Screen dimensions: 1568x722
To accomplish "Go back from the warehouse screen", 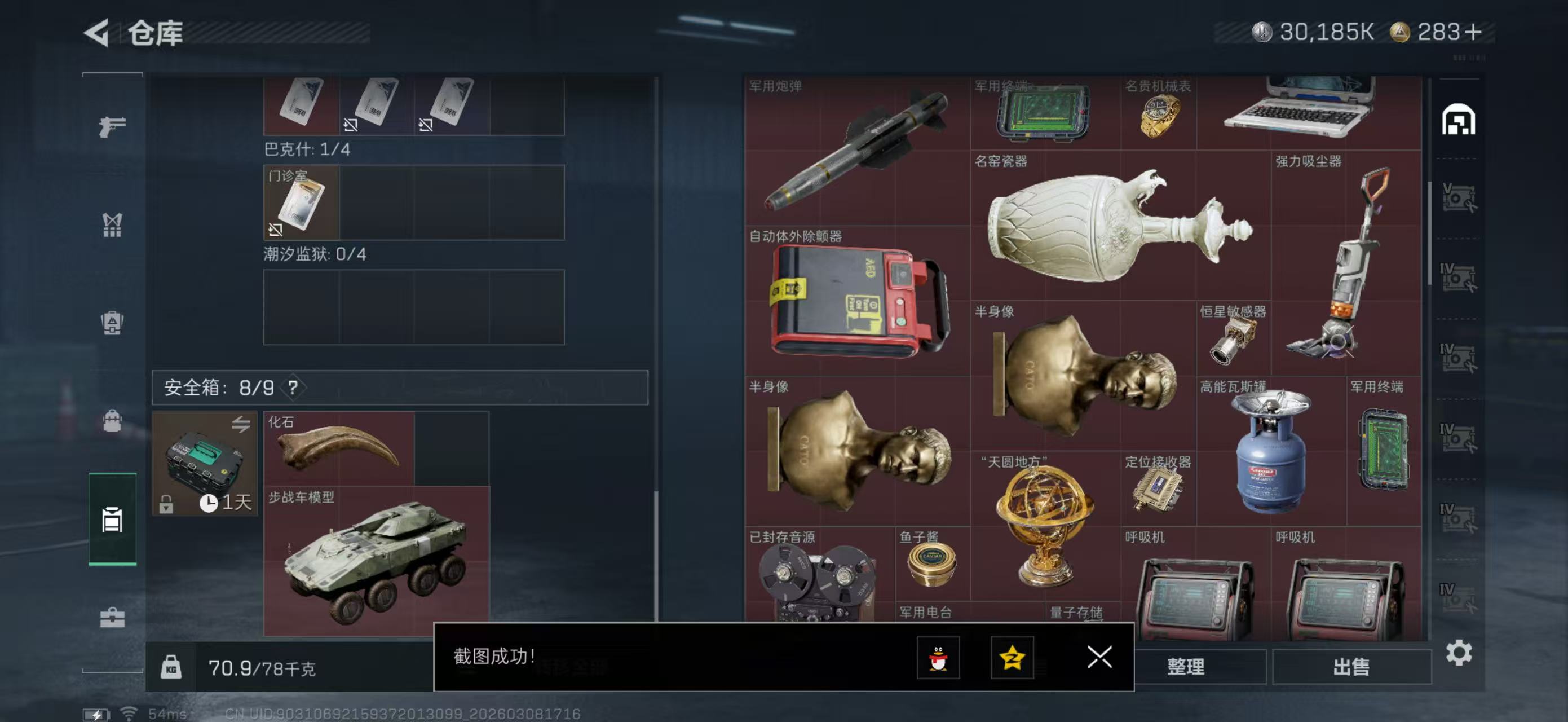I will click(x=98, y=33).
